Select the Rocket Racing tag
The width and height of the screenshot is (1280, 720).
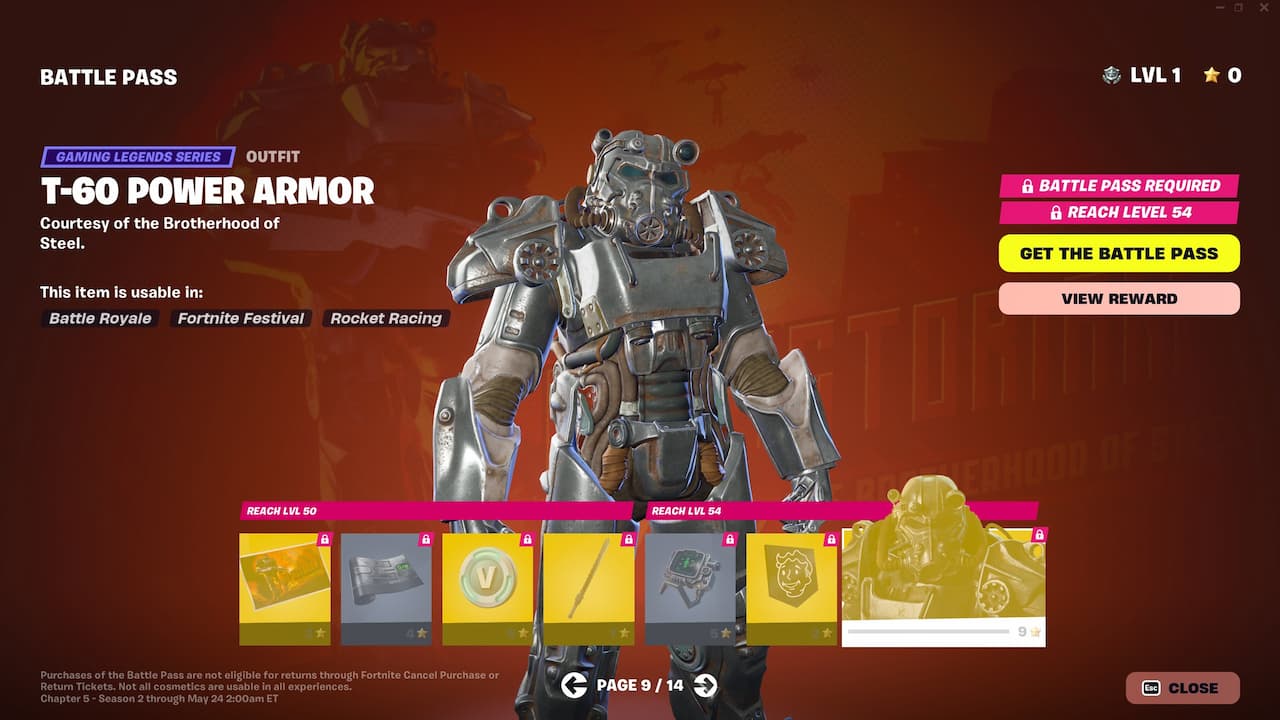(386, 318)
